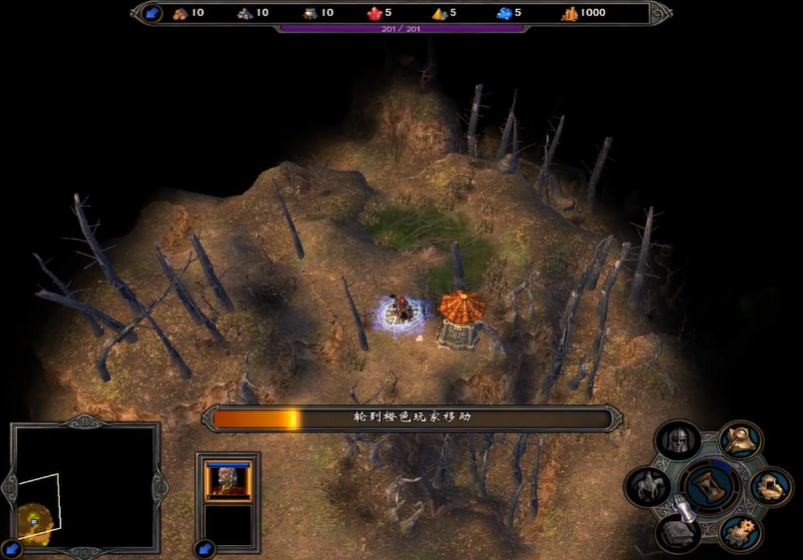Collapse the resource bar with its blue arrow

152,13
